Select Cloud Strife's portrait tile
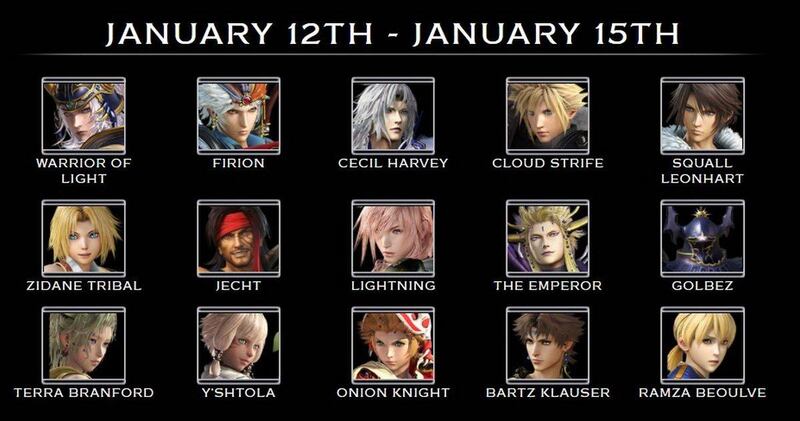 [547, 116]
